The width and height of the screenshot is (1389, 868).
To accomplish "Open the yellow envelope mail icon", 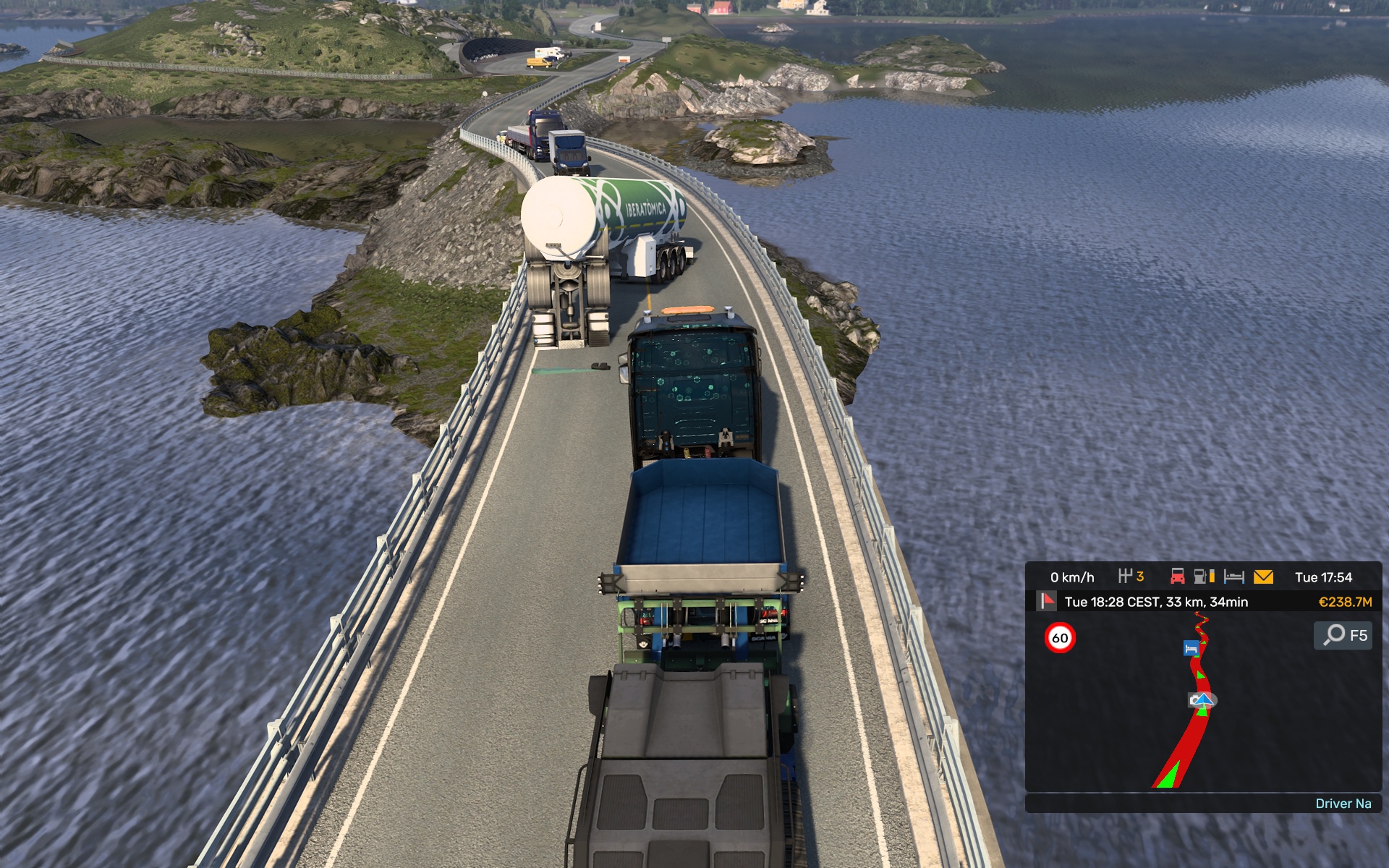I will (1263, 576).
